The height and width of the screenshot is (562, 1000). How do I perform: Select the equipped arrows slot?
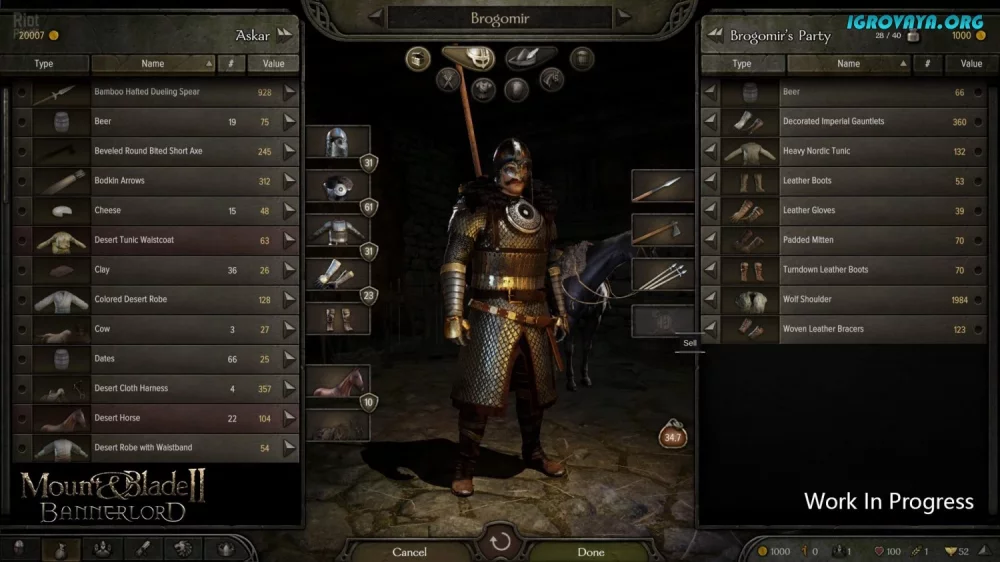(x=662, y=274)
